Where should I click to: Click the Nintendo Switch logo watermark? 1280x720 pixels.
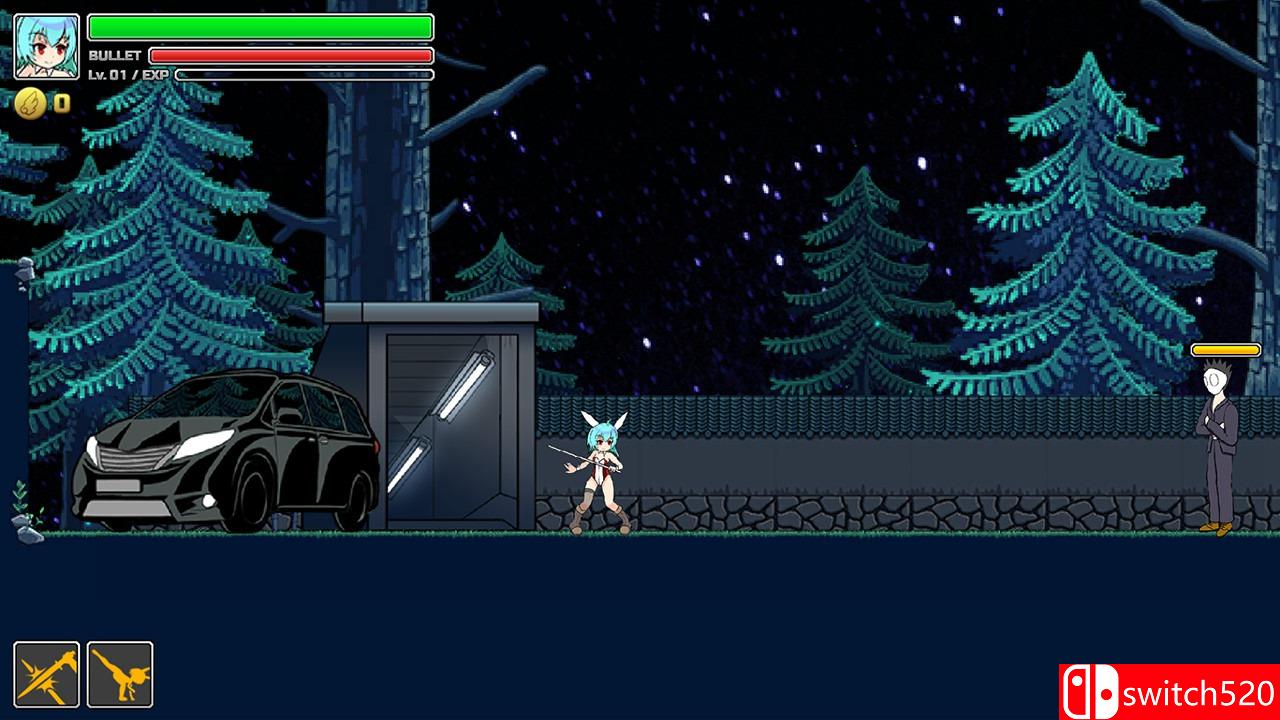pyautogui.click(x=1090, y=692)
